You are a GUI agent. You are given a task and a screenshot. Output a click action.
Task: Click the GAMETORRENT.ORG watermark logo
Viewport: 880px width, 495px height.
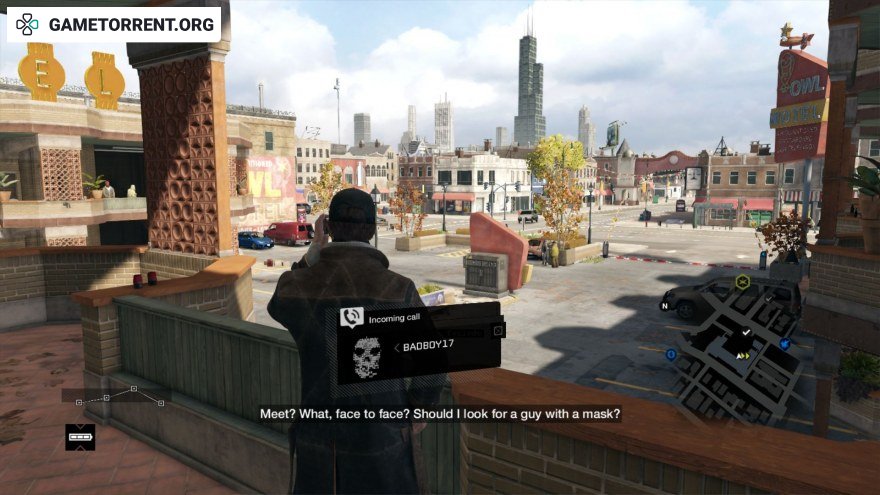114,23
